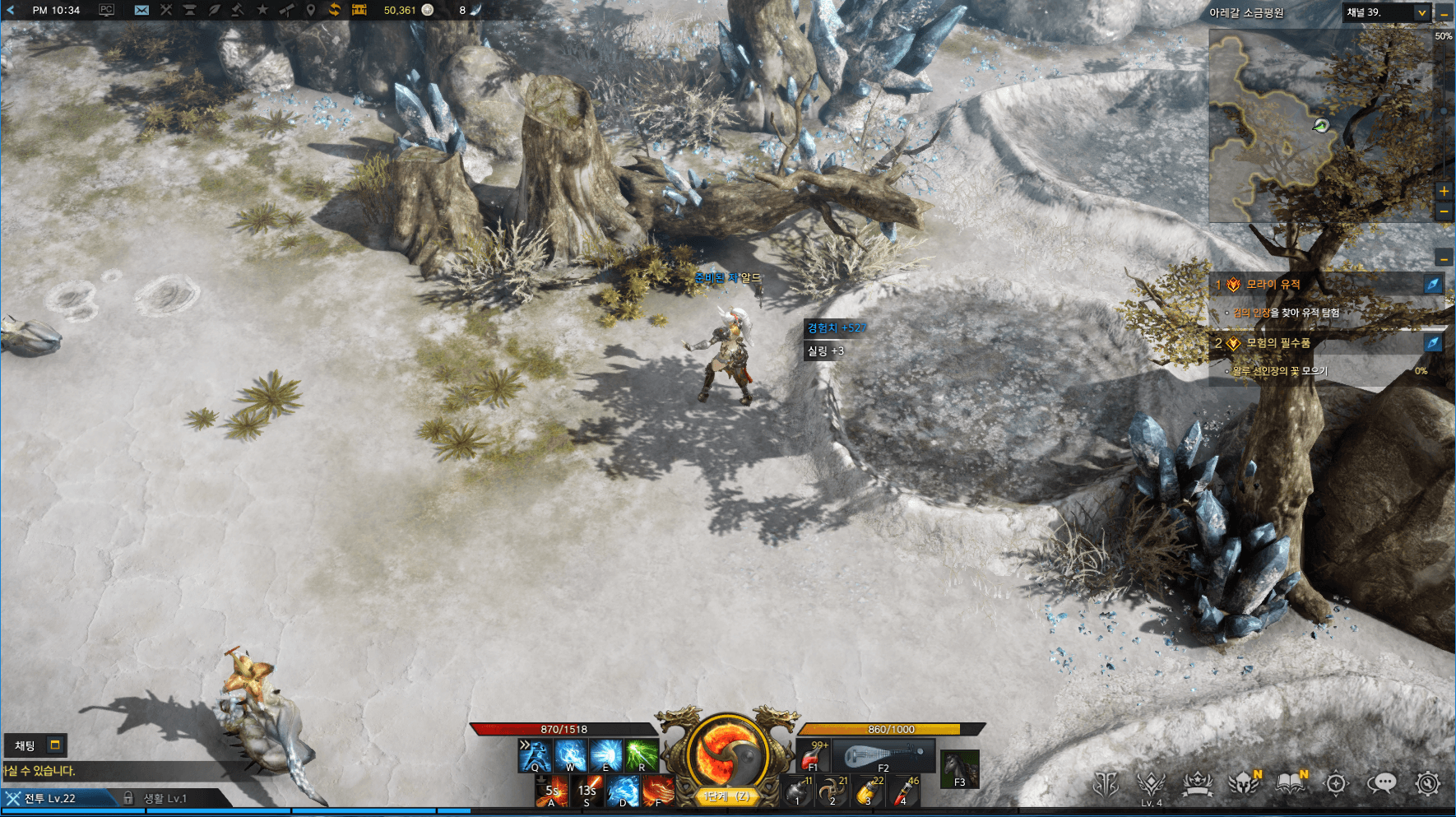Open the open-book menu icon
1456x817 pixels.
(x=1290, y=783)
